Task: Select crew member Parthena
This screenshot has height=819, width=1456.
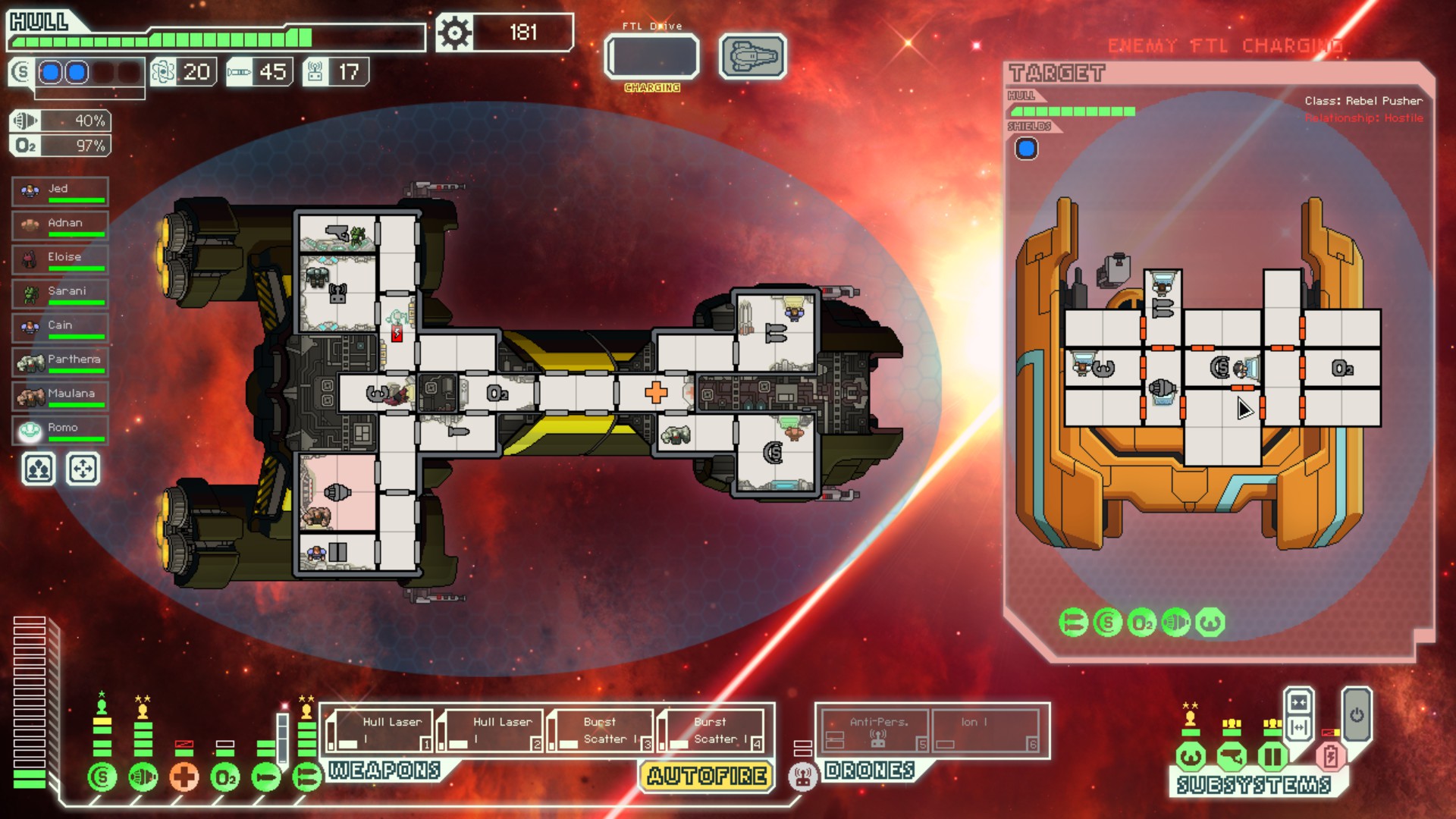Action: 61,362
